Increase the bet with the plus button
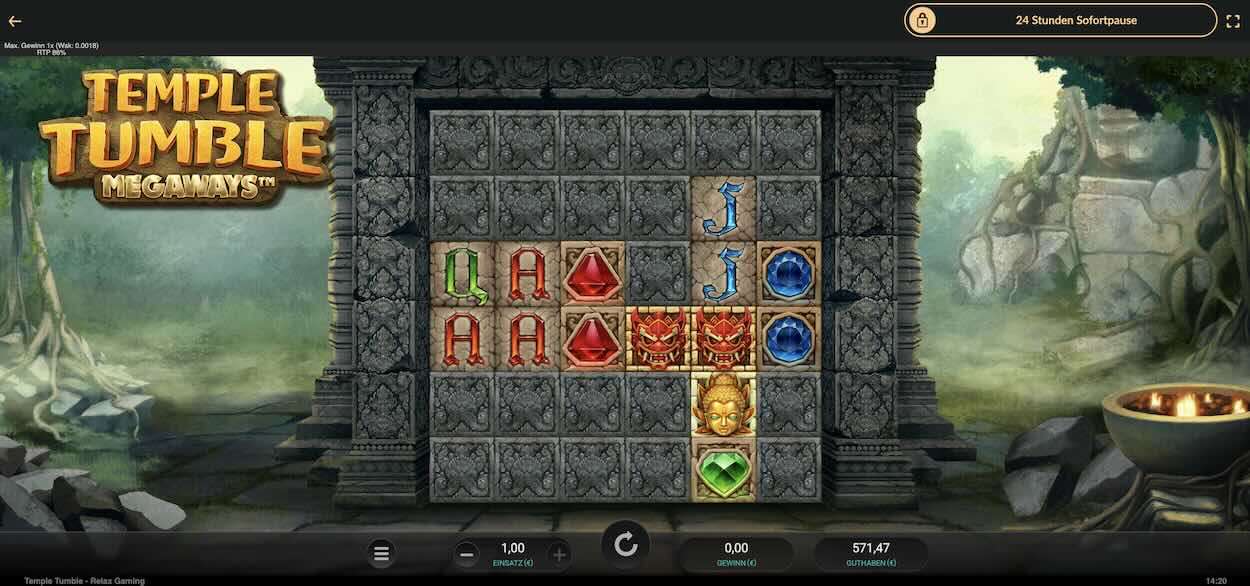1250x586 pixels. [x=559, y=554]
